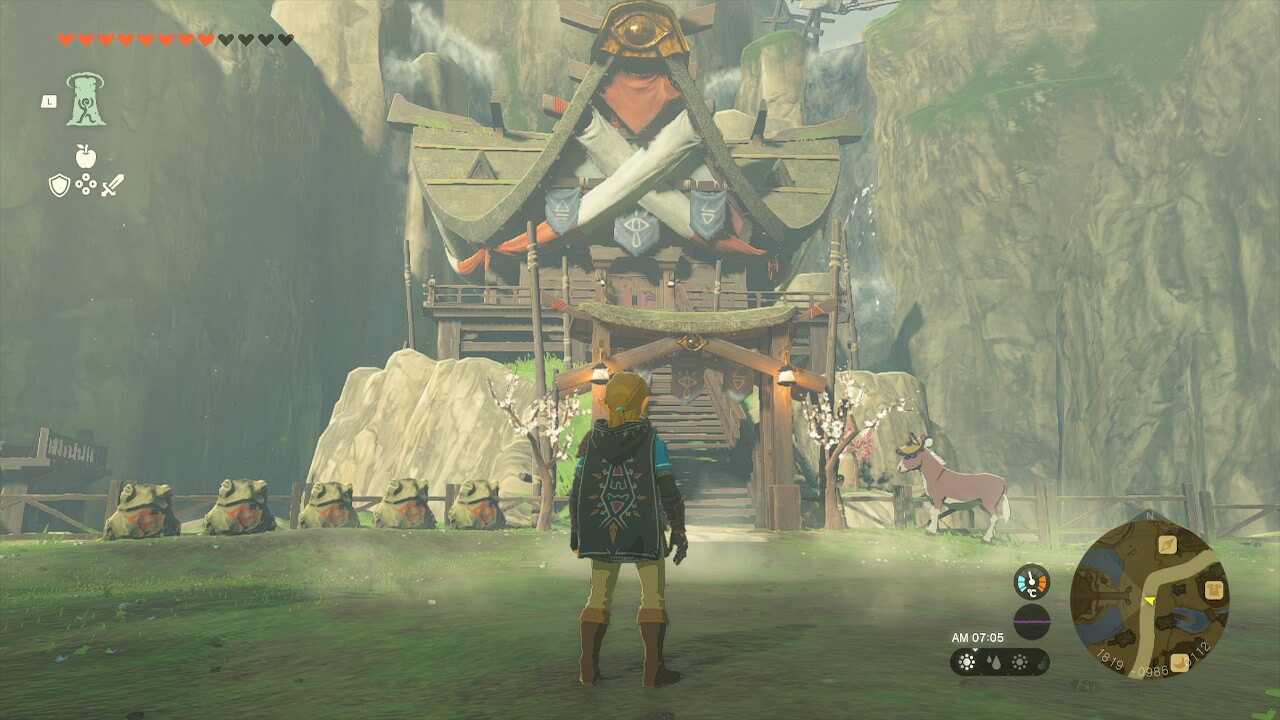Select the apple quick-item icon
This screenshot has height=720, width=1280.
tap(85, 156)
